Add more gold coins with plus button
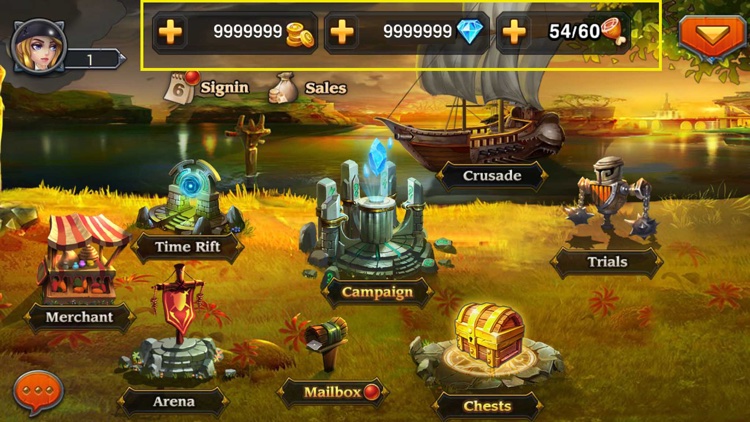The height and width of the screenshot is (422, 750). pos(171,32)
